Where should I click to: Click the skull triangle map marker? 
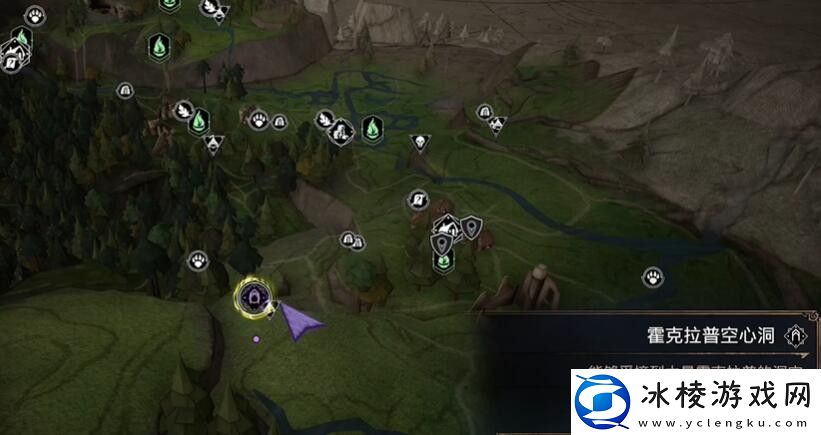418,143
